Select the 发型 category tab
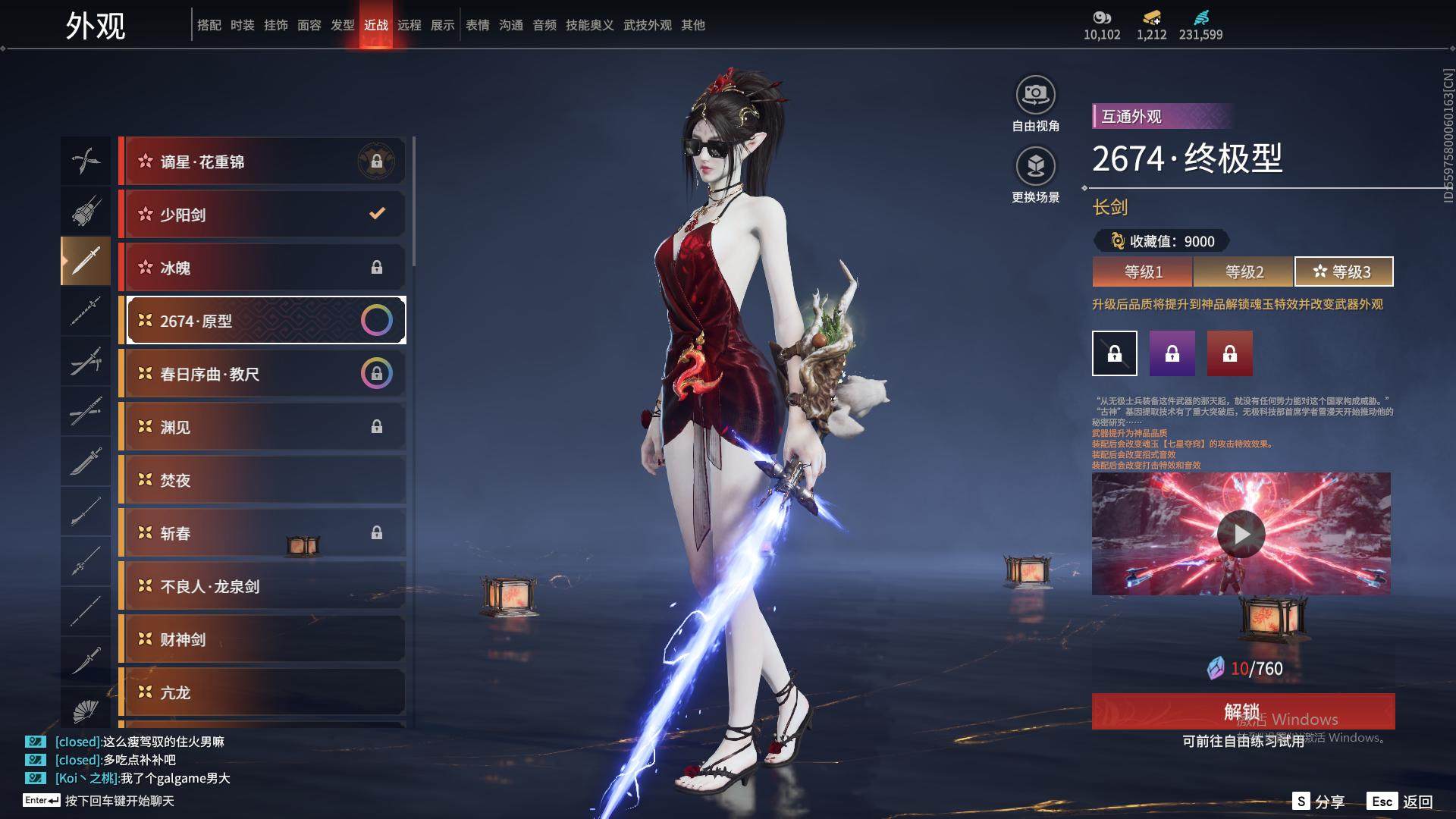The image size is (1456, 819). (343, 25)
